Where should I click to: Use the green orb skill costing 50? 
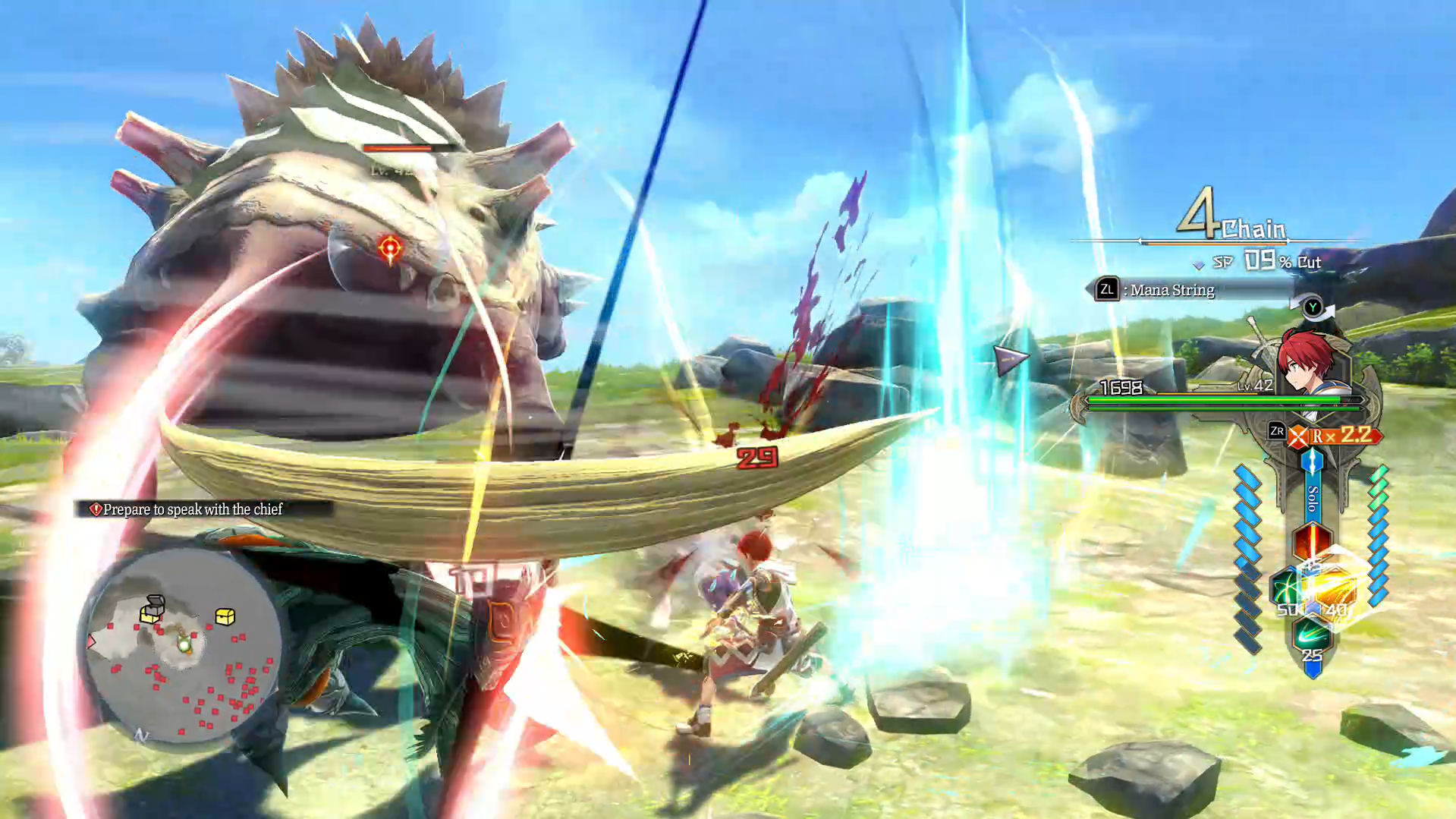(1288, 590)
